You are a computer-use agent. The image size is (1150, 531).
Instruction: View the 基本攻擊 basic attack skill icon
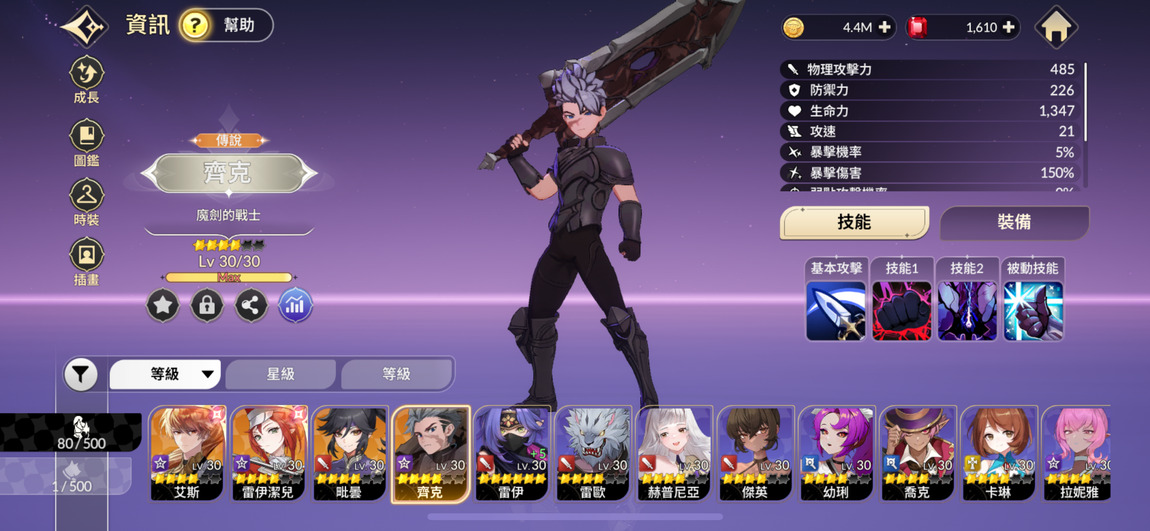click(x=836, y=309)
